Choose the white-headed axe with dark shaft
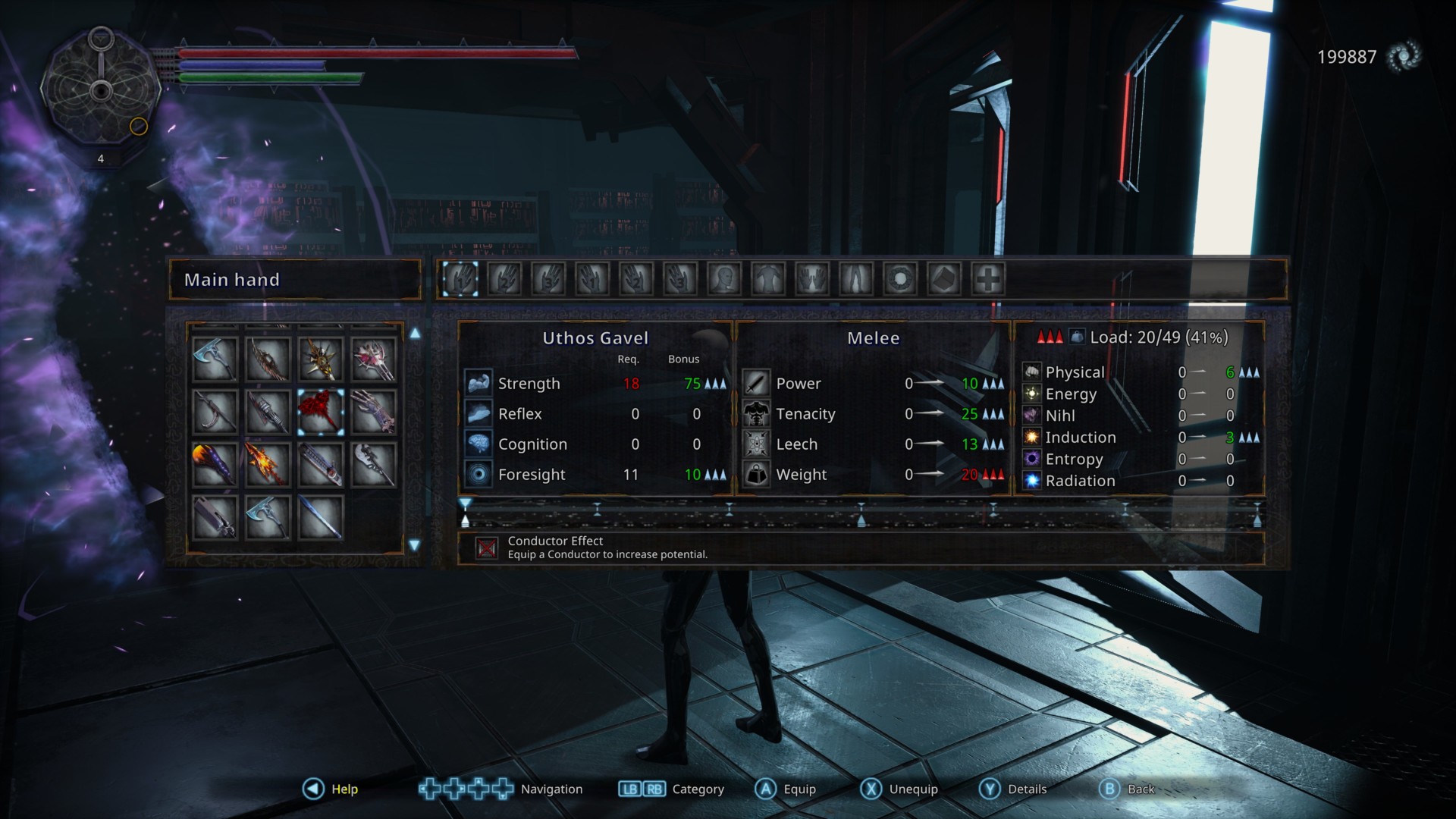 coord(374,464)
